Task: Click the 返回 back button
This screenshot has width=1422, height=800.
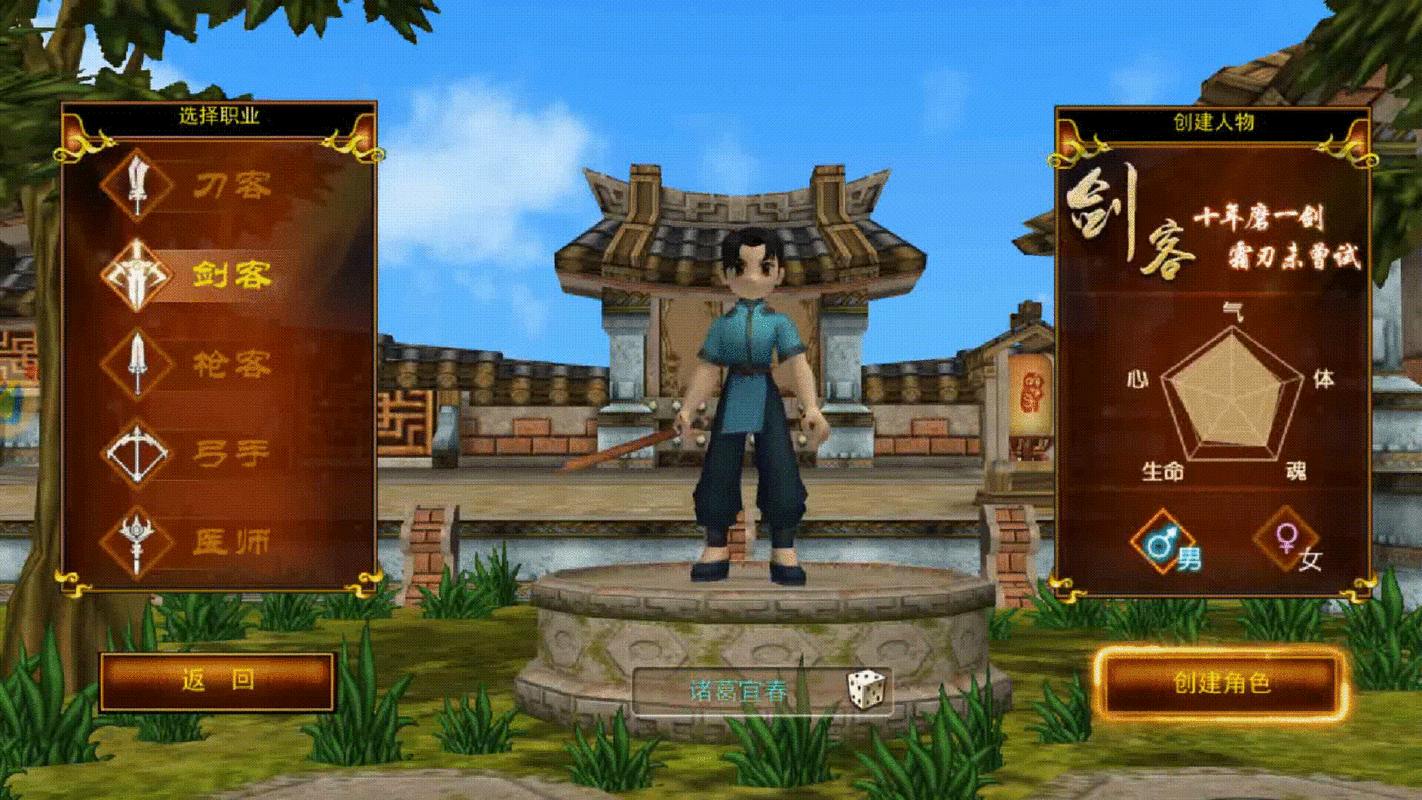Action: pos(217,682)
